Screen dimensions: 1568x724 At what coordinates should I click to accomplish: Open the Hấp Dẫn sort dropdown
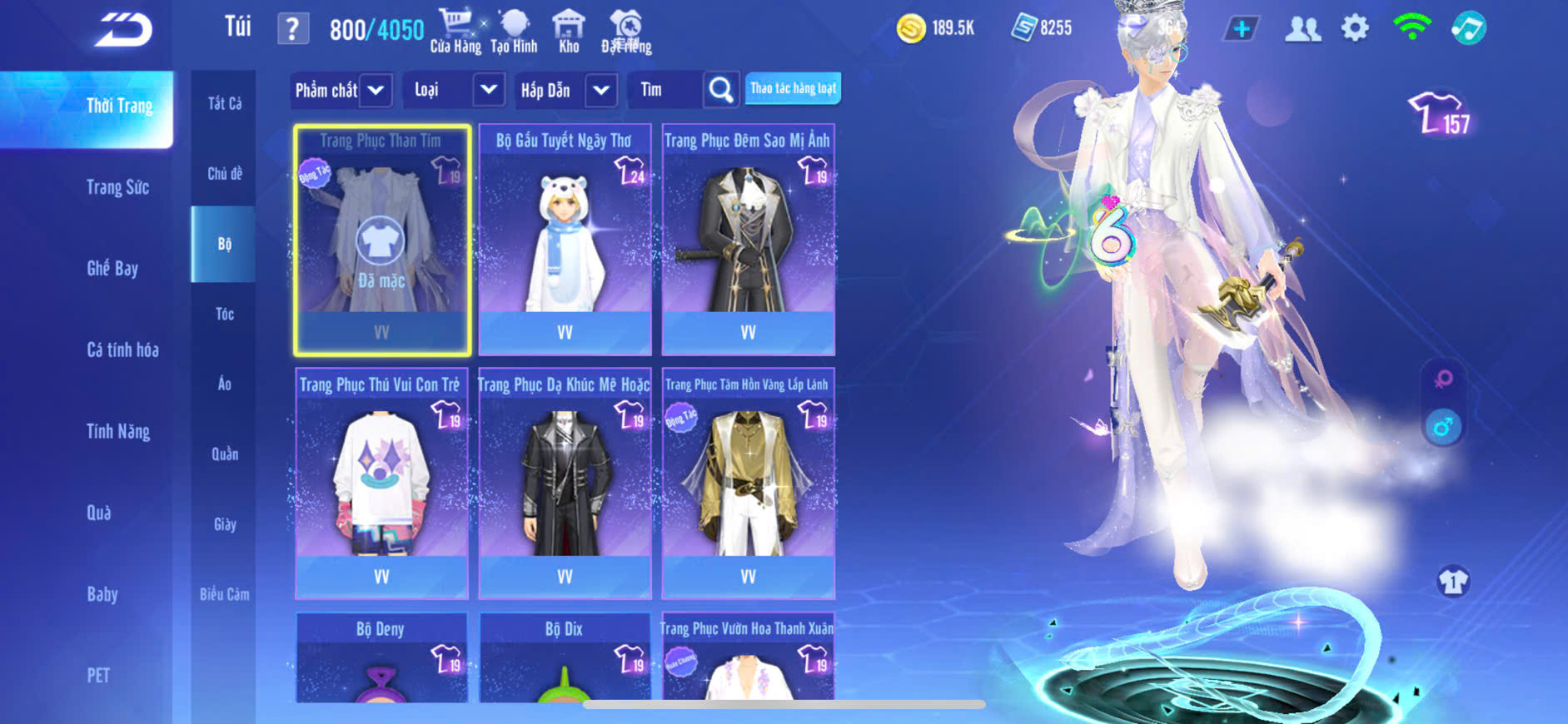601,90
